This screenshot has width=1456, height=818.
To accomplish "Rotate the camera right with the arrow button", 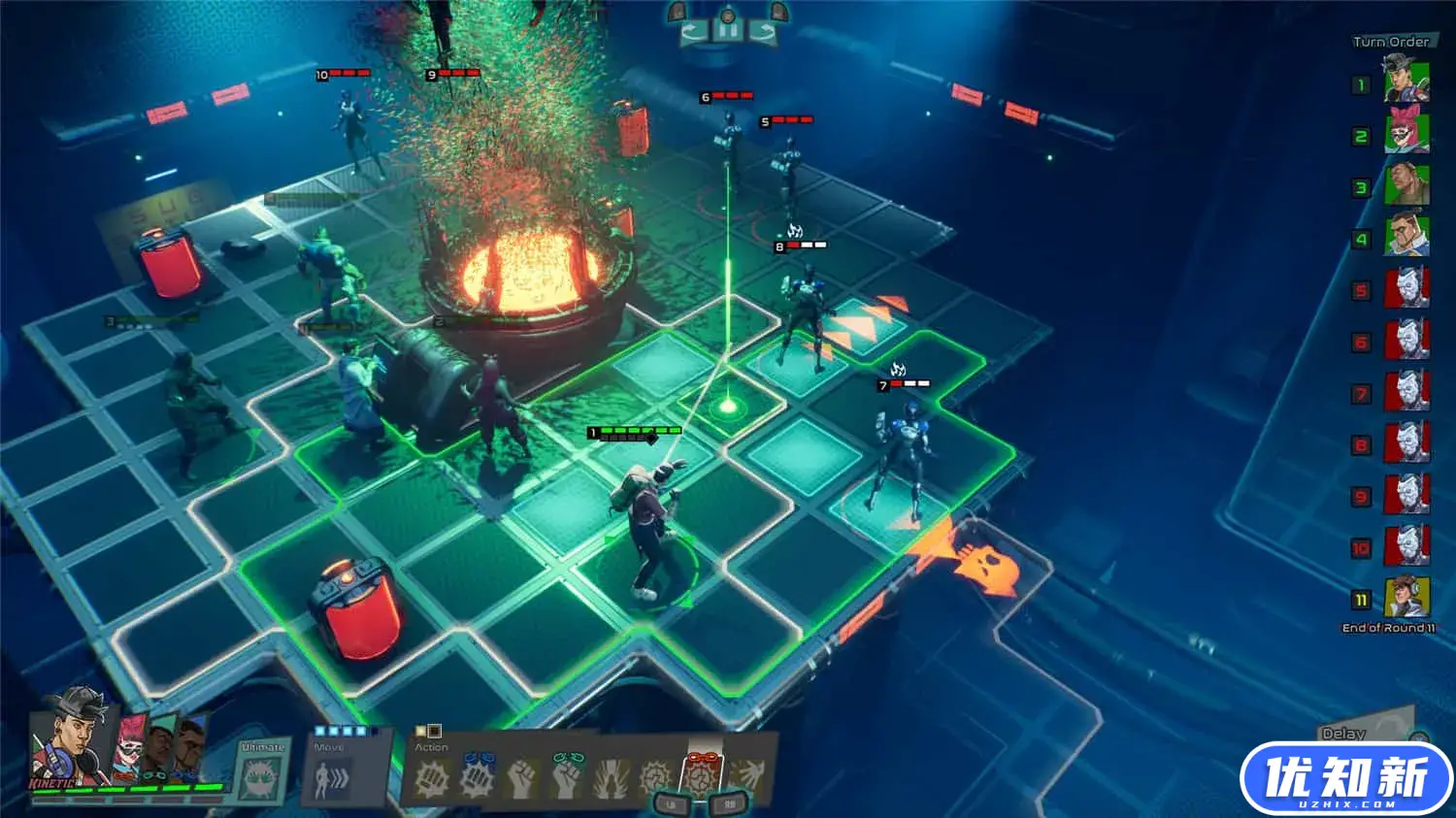I will (x=764, y=32).
